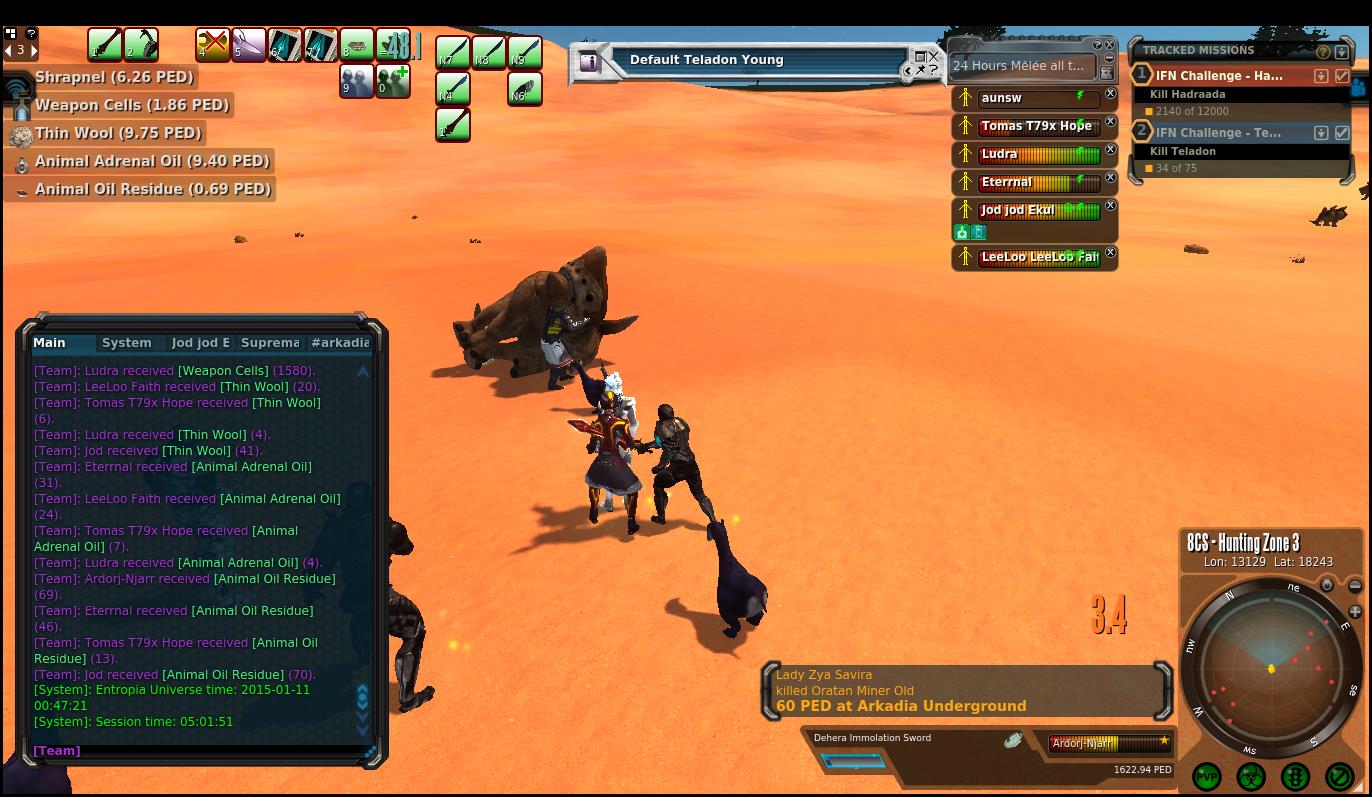Switch to the System chat tab
Image resolution: width=1372 pixels, height=797 pixels.
(x=127, y=343)
